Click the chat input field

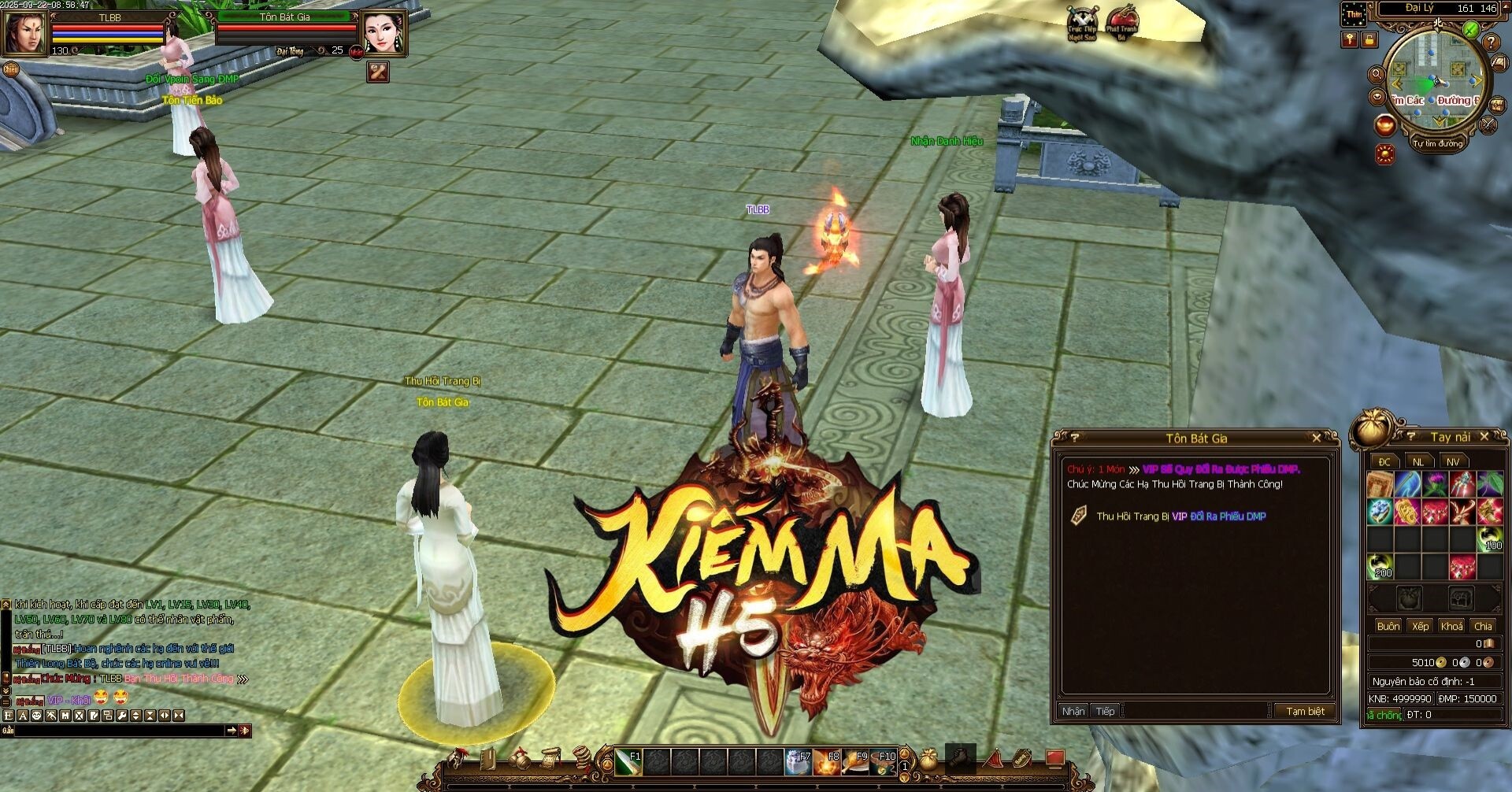(118, 731)
